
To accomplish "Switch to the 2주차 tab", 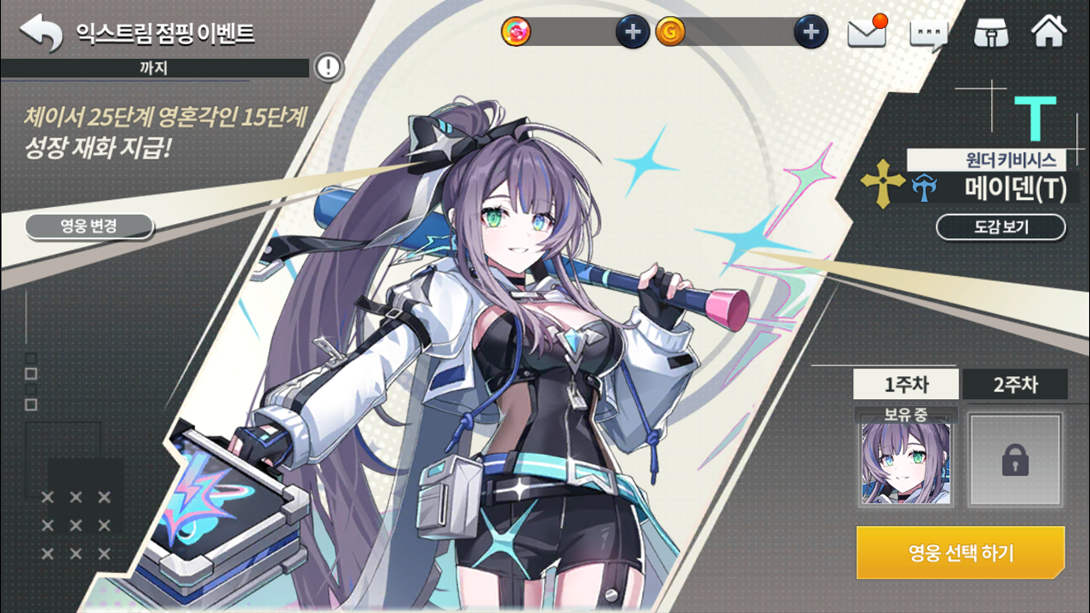I will click(1015, 384).
